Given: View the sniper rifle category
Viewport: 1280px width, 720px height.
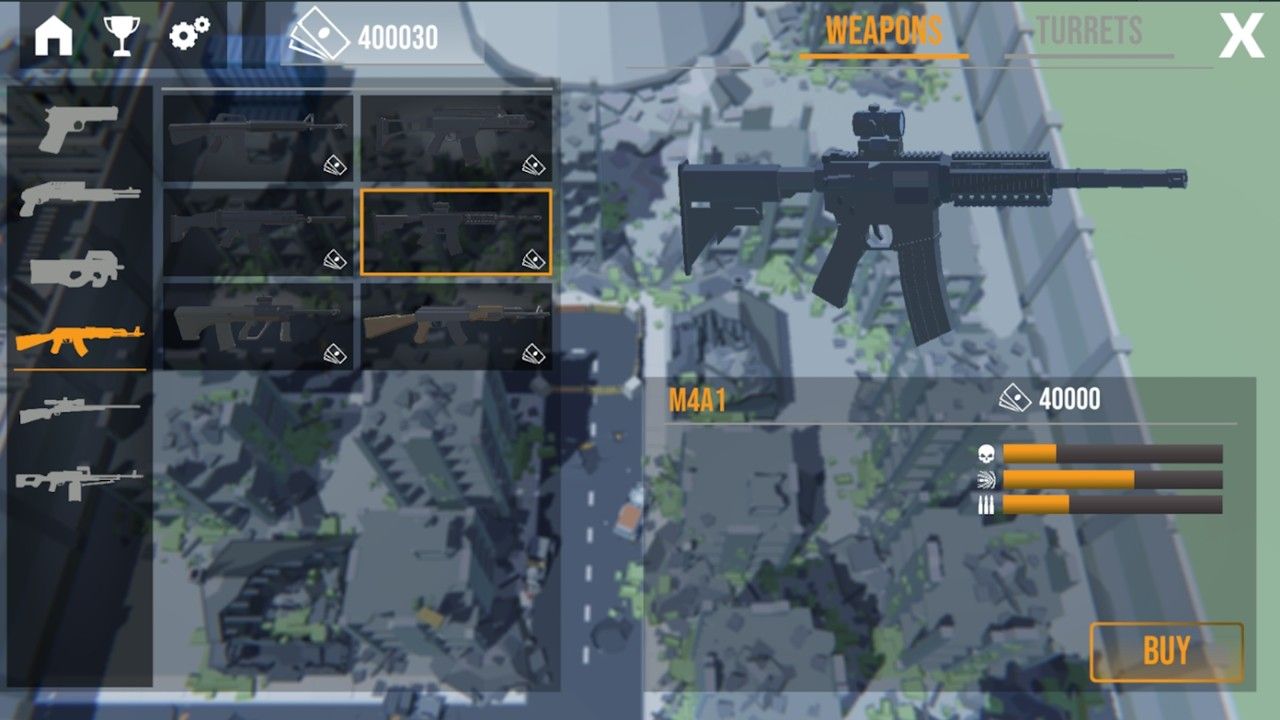Looking at the screenshot, I should pos(79,410).
